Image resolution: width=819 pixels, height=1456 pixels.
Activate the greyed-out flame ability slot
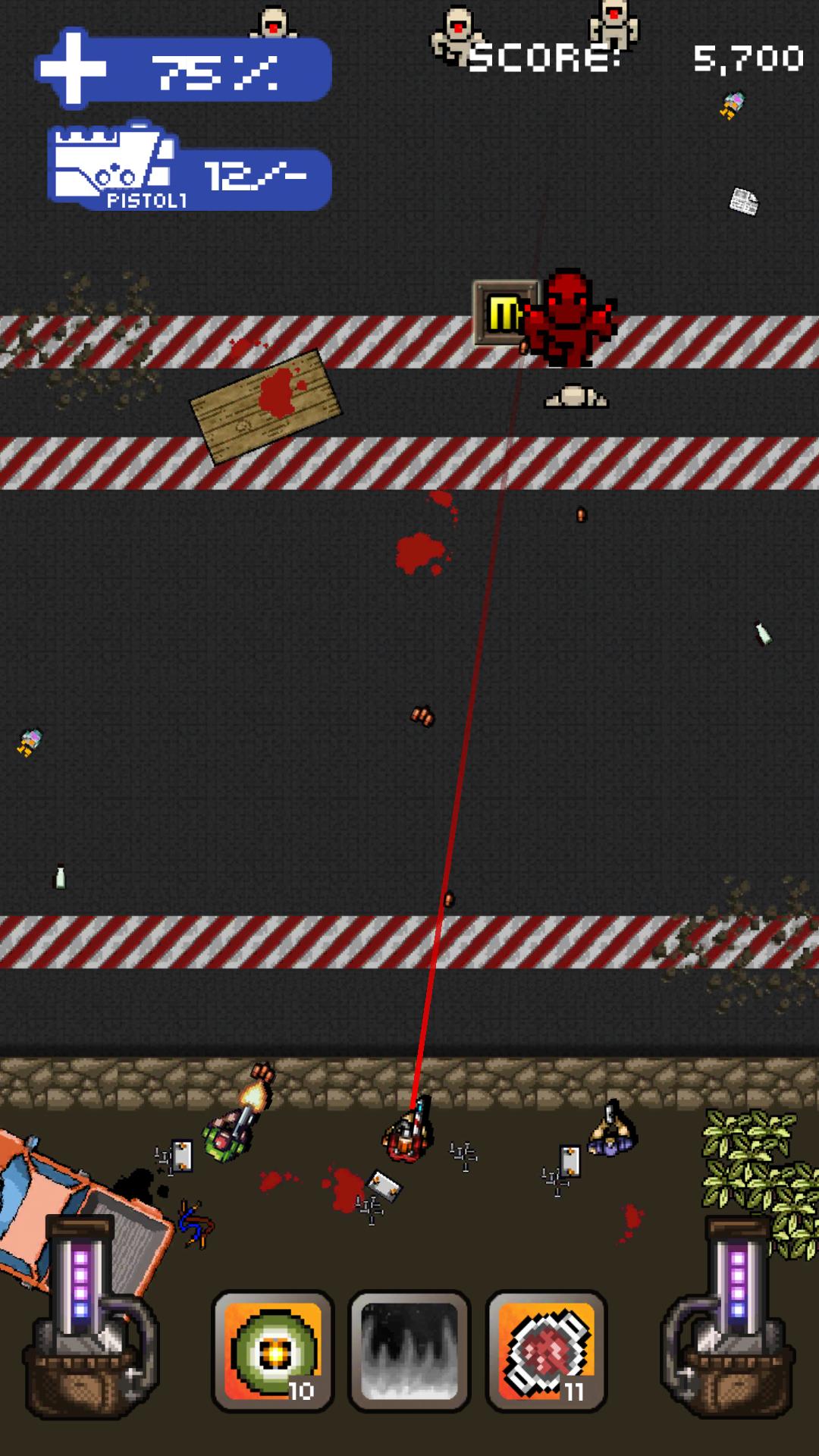click(x=409, y=1351)
